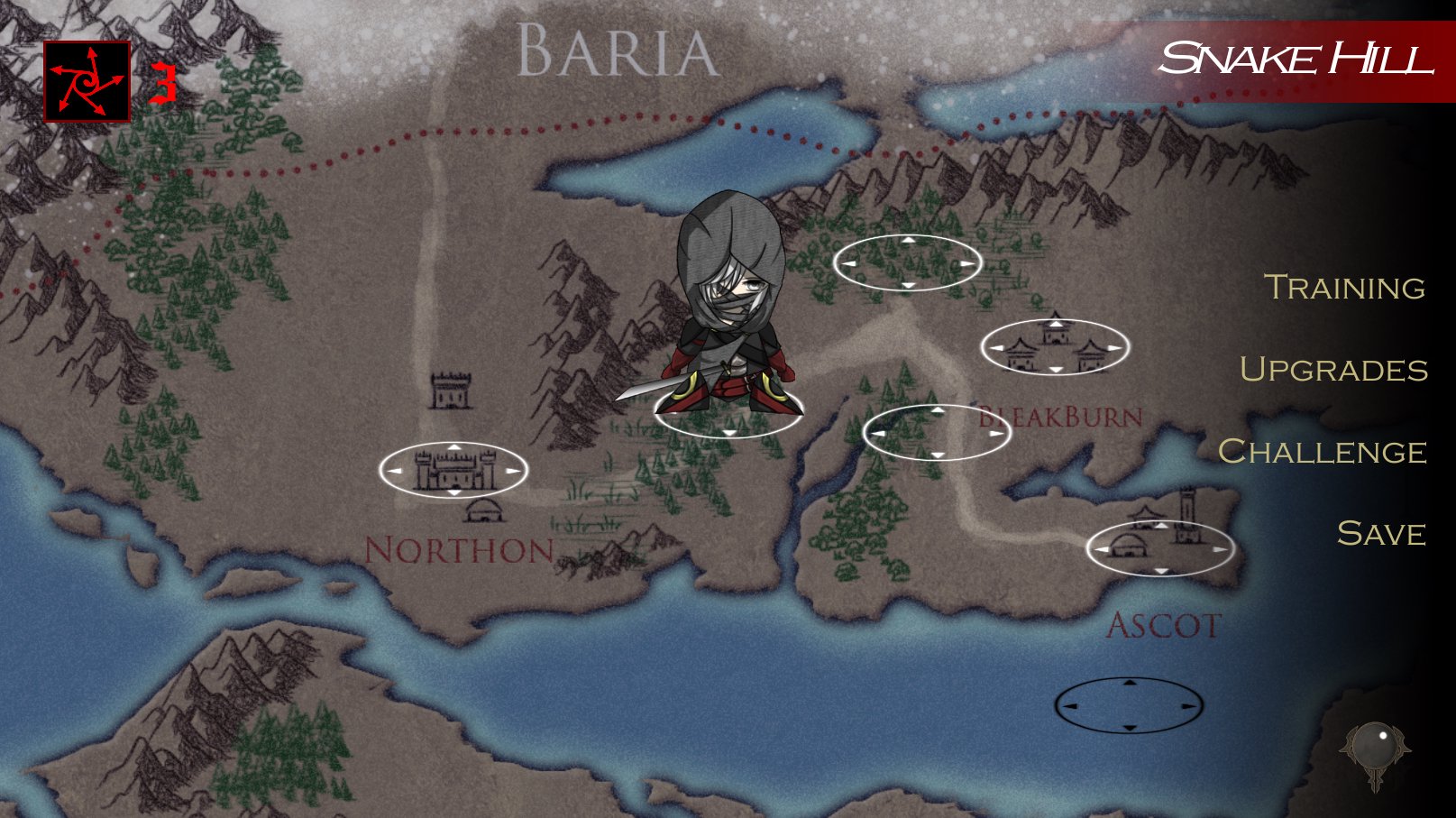This screenshot has width=1456, height=818.
Task: Choose the Ascot town level marker
Action: (x=1159, y=548)
